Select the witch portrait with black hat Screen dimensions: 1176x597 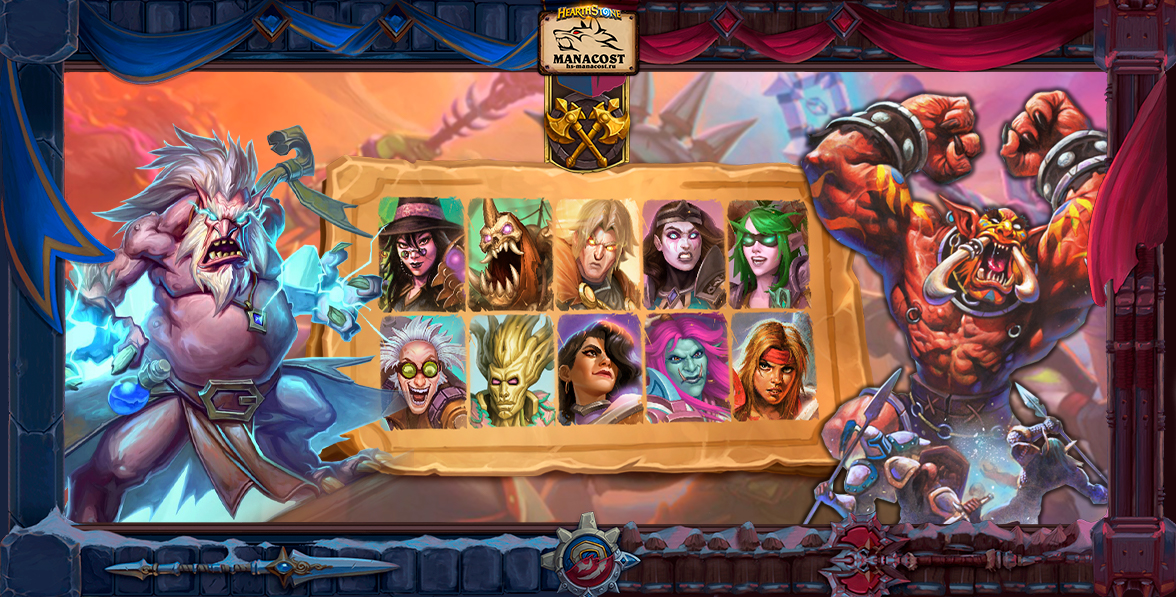421,254
